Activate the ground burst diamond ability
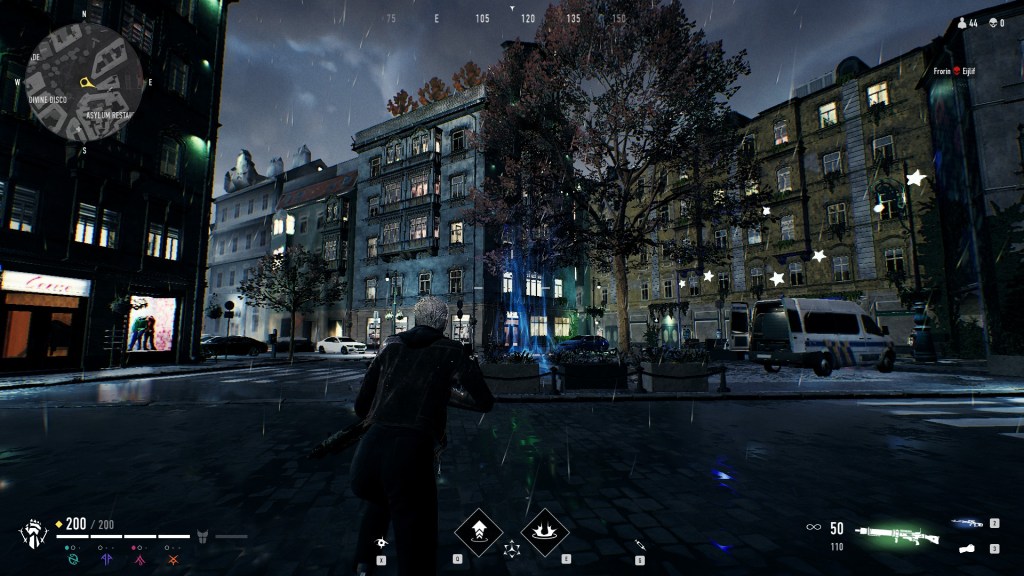Image resolution: width=1024 pixels, height=576 pixels. (x=545, y=532)
